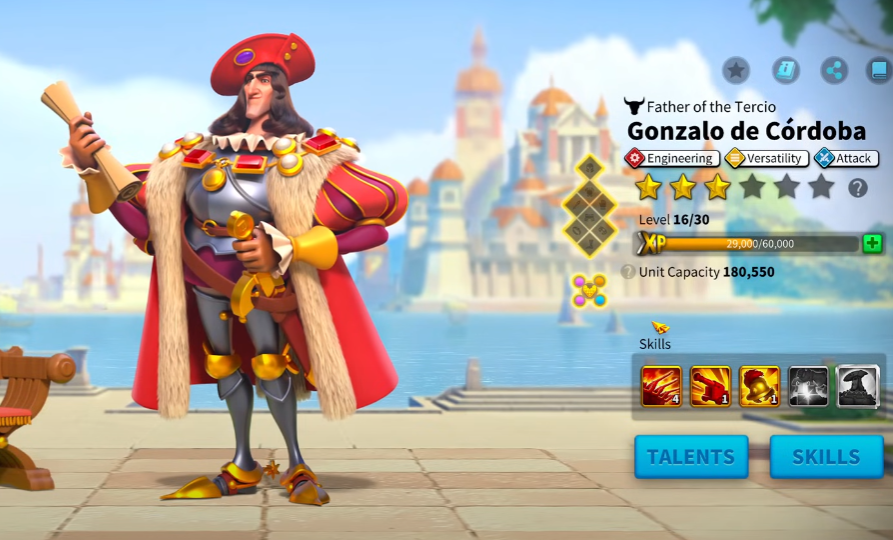The height and width of the screenshot is (540, 893).
Task: Add XP with the green plus button
Action: tap(872, 243)
